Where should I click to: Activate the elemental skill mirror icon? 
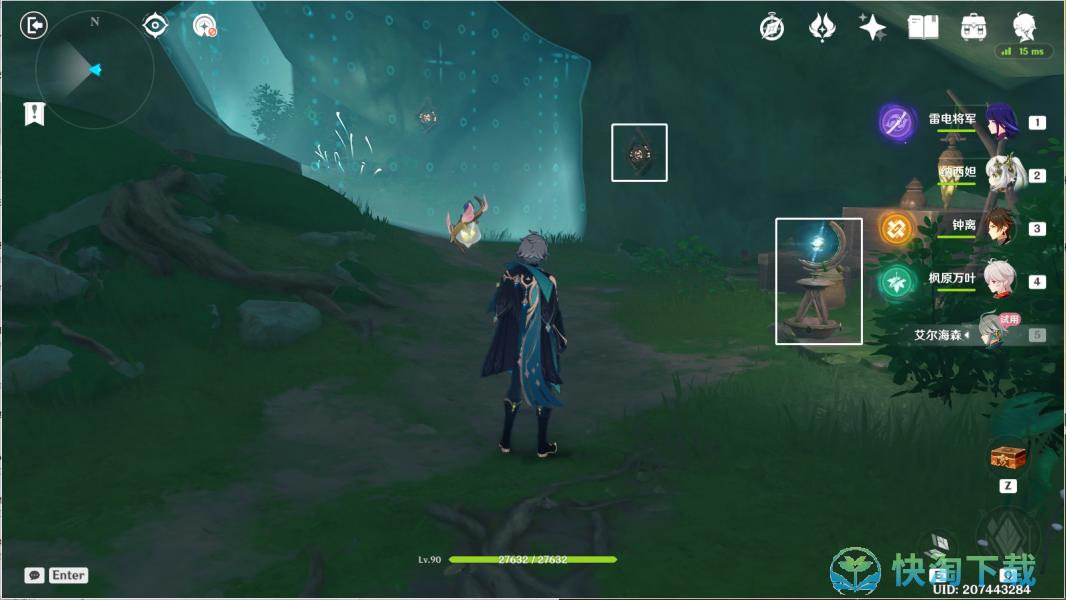pos(938,547)
